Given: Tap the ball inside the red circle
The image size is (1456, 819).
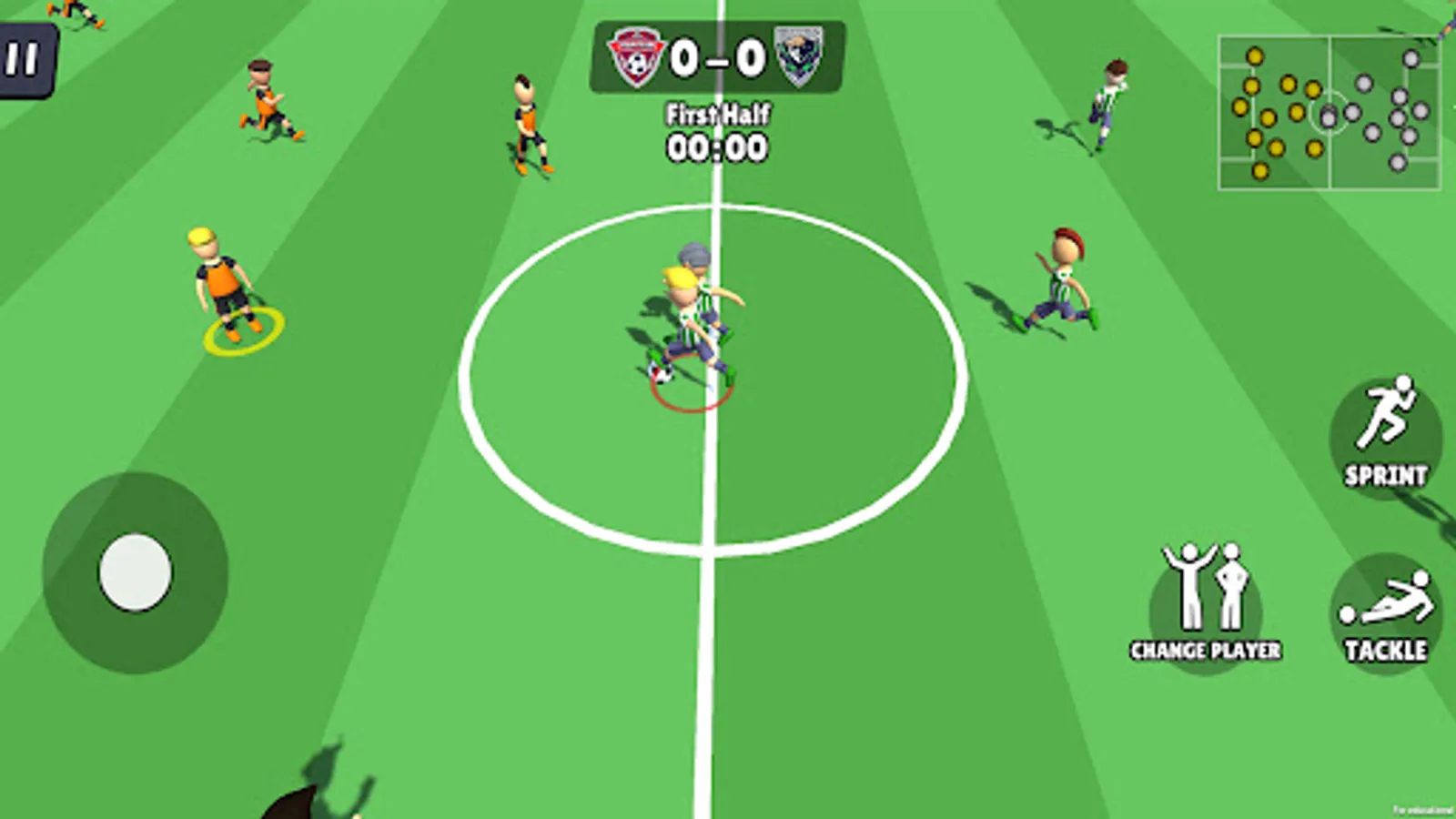Looking at the screenshot, I should pos(661,373).
